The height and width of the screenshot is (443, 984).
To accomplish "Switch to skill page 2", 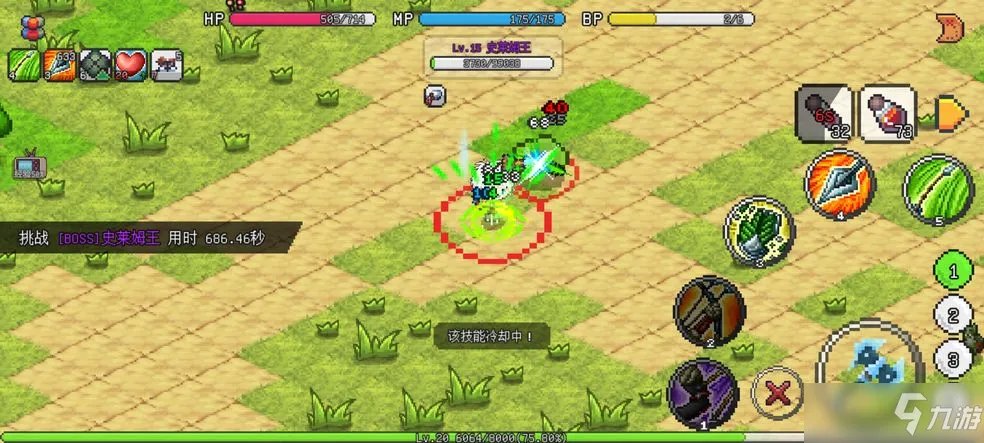I will point(954,317).
